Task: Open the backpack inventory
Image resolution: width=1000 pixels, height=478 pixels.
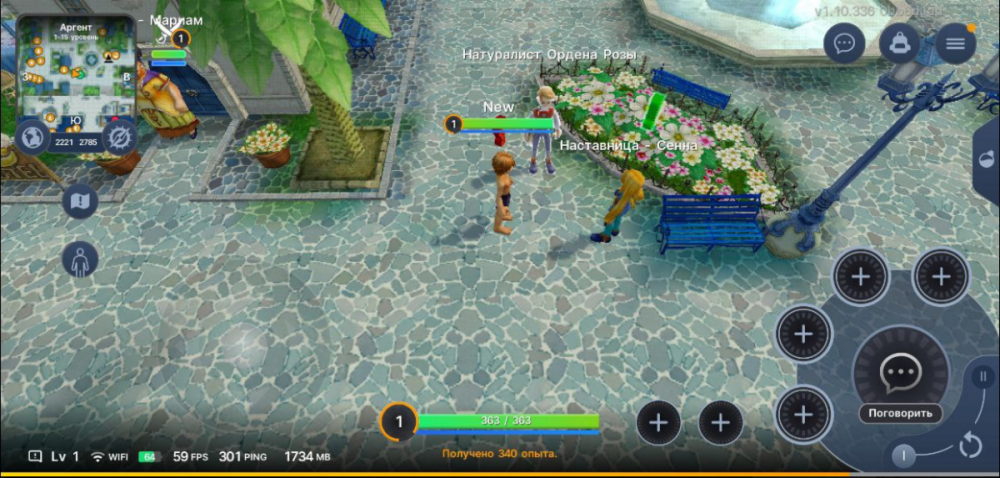Action: coord(900,44)
